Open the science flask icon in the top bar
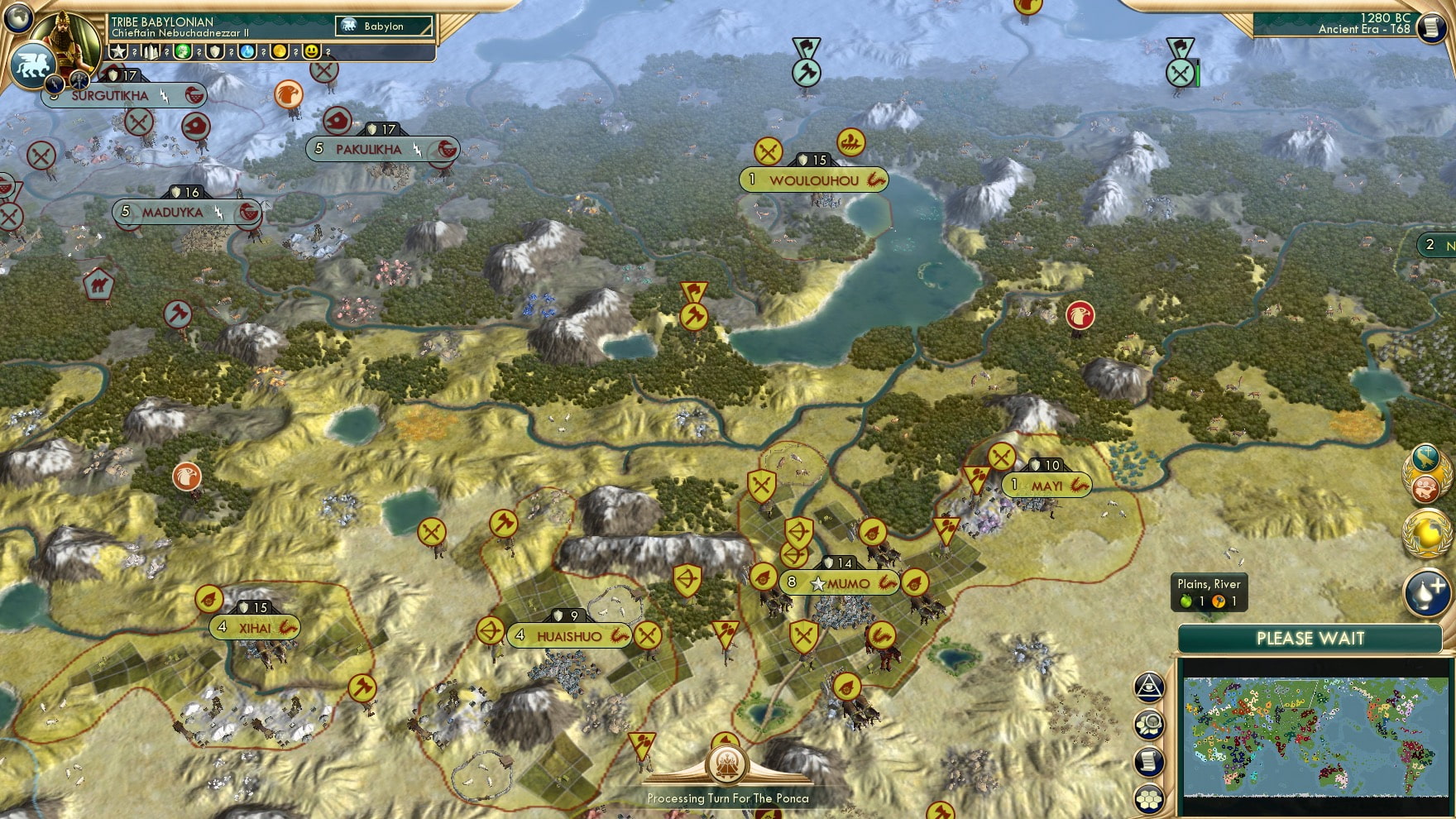Image resolution: width=1456 pixels, height=819 pixels. coord(247,53)
